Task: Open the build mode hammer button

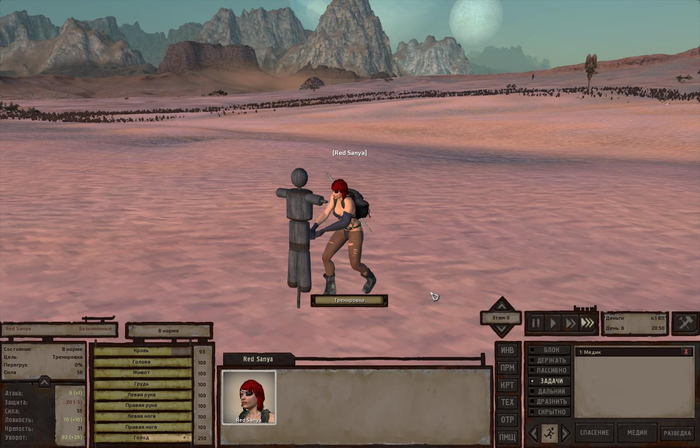Action: pyautogui.click(x=684, y=322)
